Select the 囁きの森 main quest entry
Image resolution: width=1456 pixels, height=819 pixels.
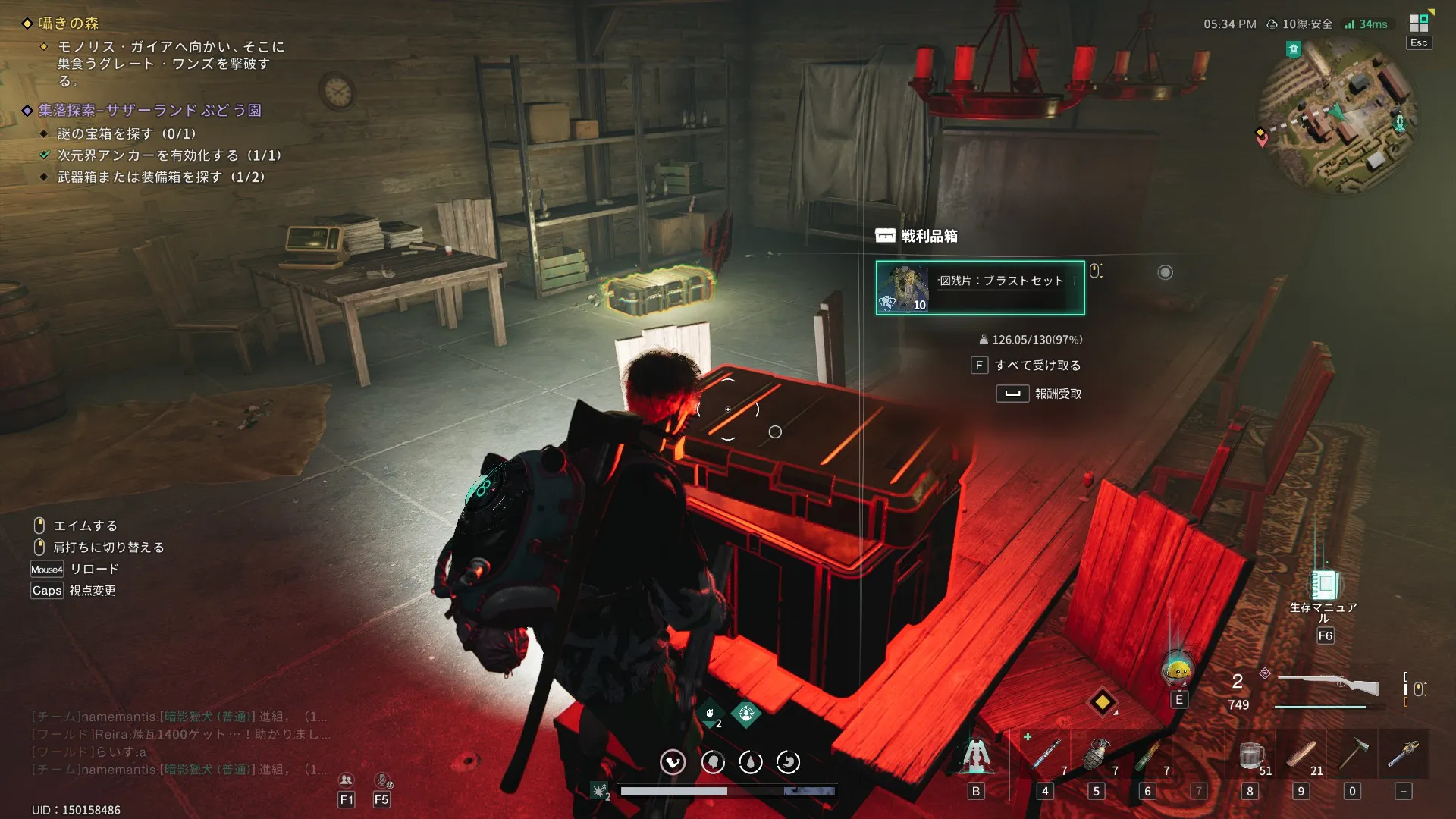coord(68,24)
